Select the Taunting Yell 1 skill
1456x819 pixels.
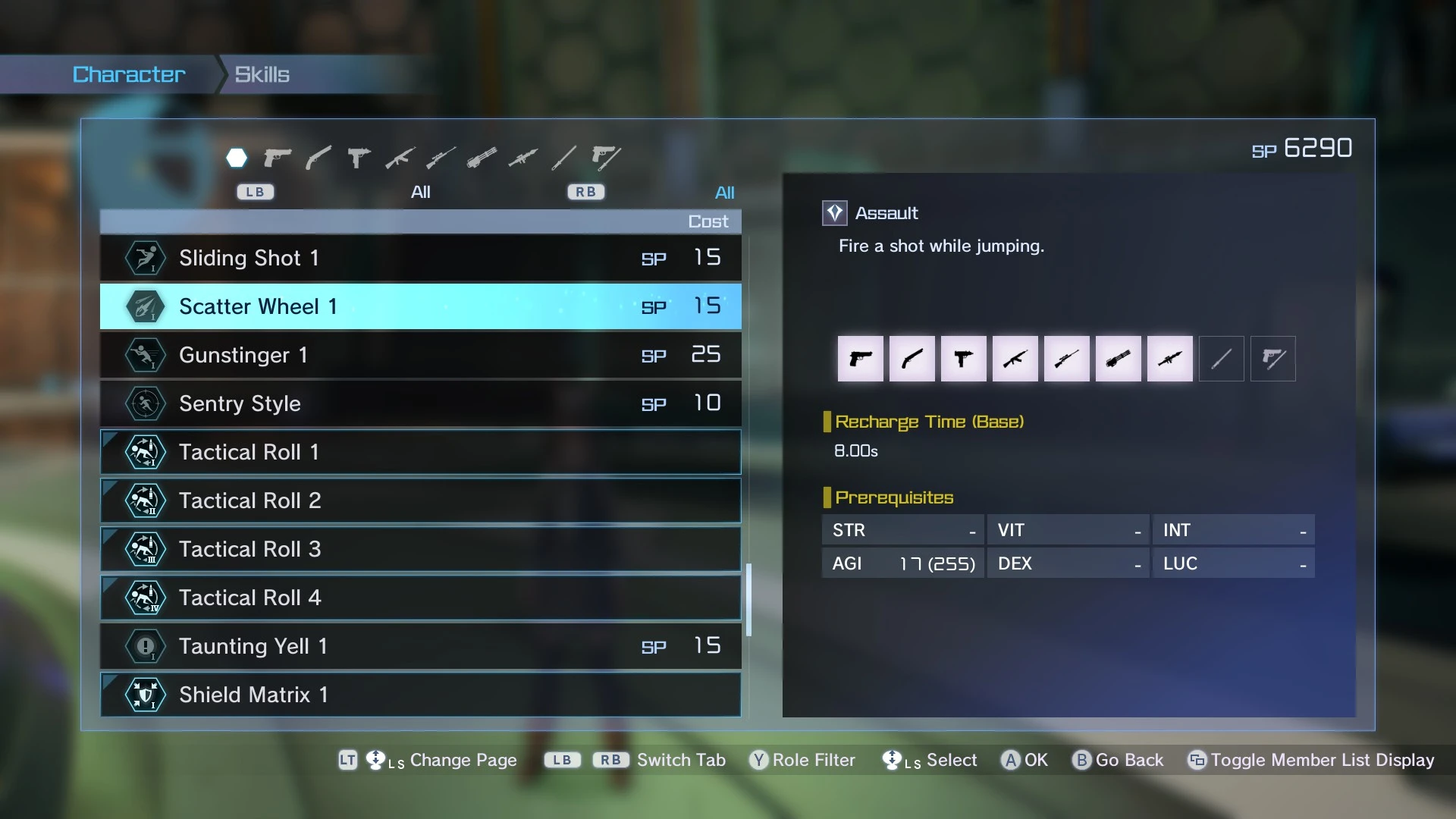420,646
